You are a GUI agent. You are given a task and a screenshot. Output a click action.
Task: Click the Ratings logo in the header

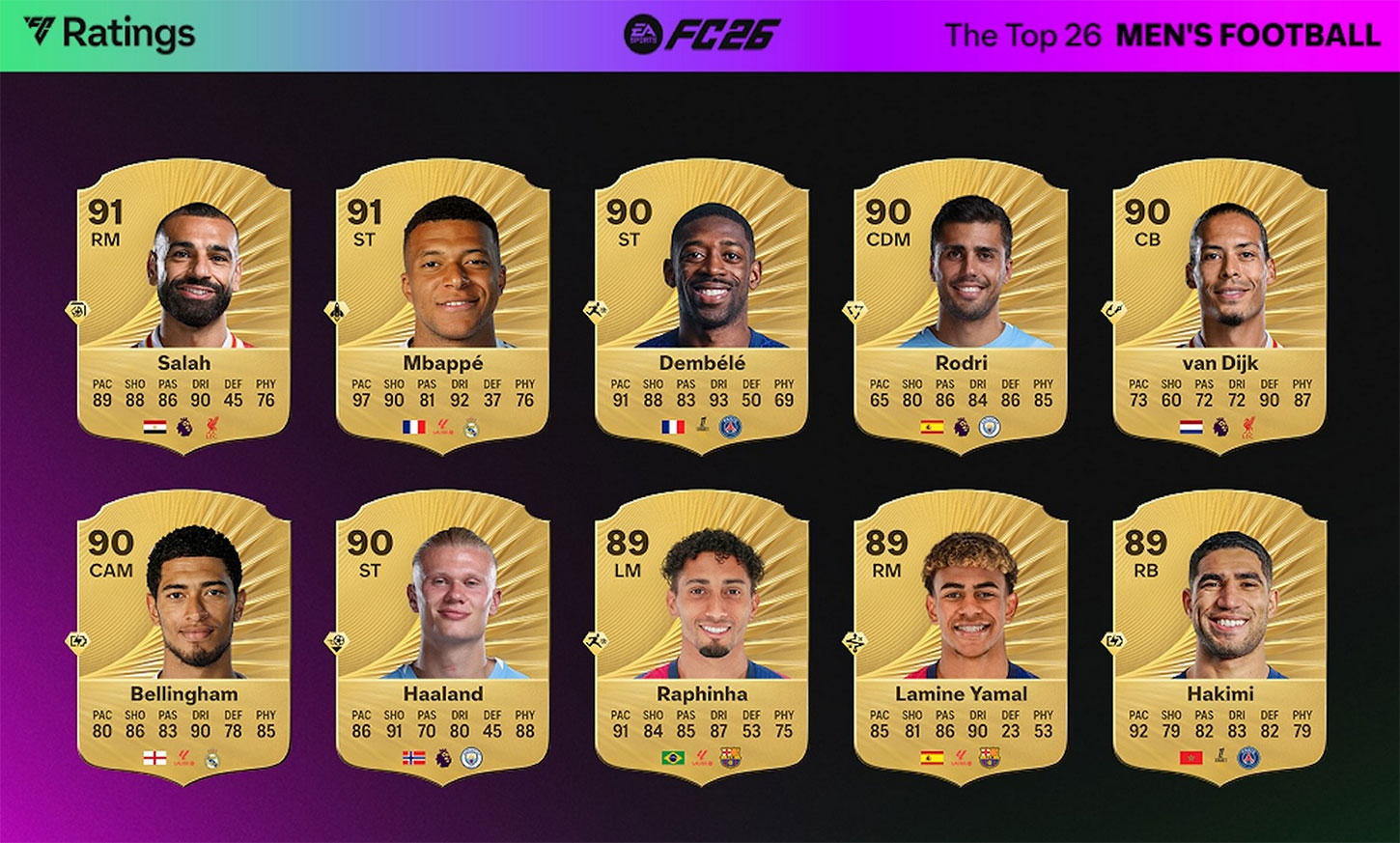point(109,34)
